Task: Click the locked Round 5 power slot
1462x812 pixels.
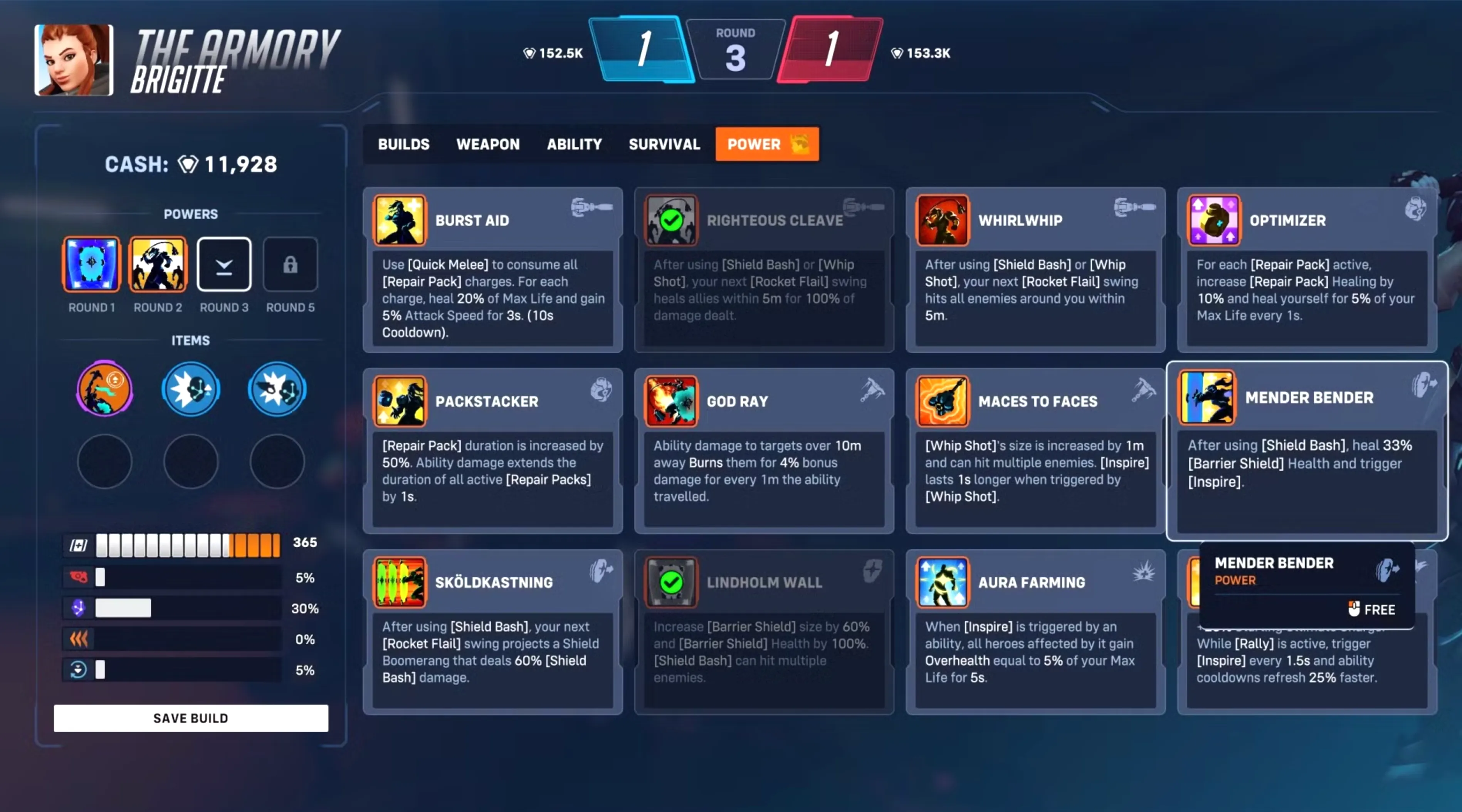Action: click(x=290, y=264)
